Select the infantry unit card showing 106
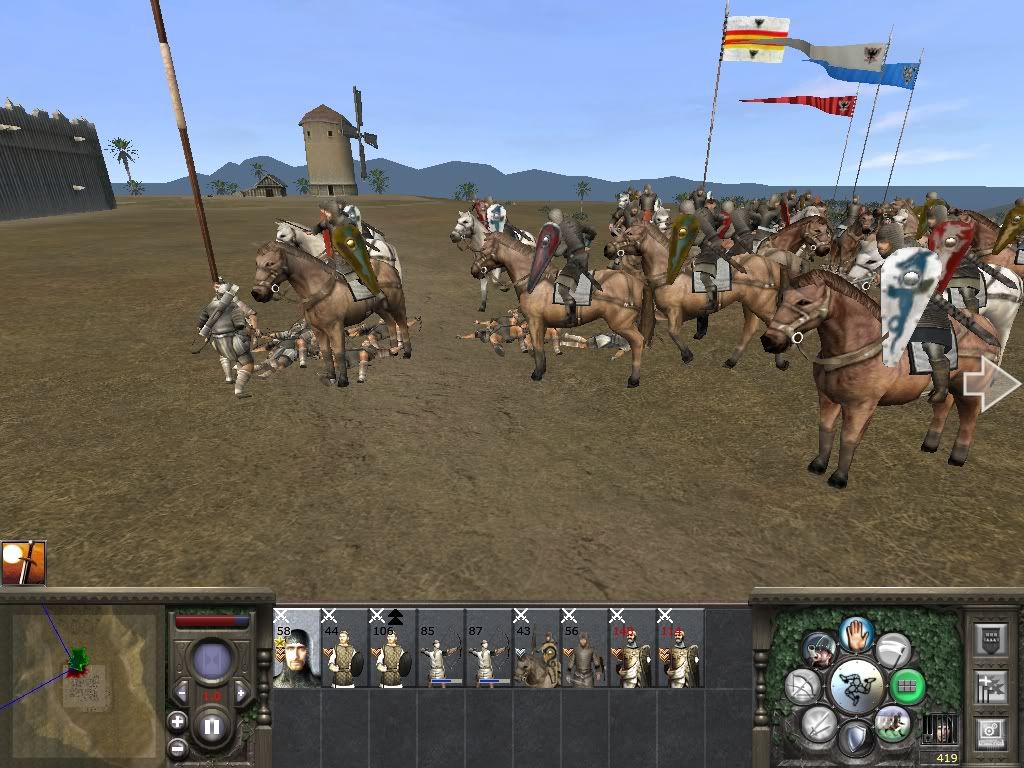Viewport: 1024px width, 768px height. click(393, 648)
